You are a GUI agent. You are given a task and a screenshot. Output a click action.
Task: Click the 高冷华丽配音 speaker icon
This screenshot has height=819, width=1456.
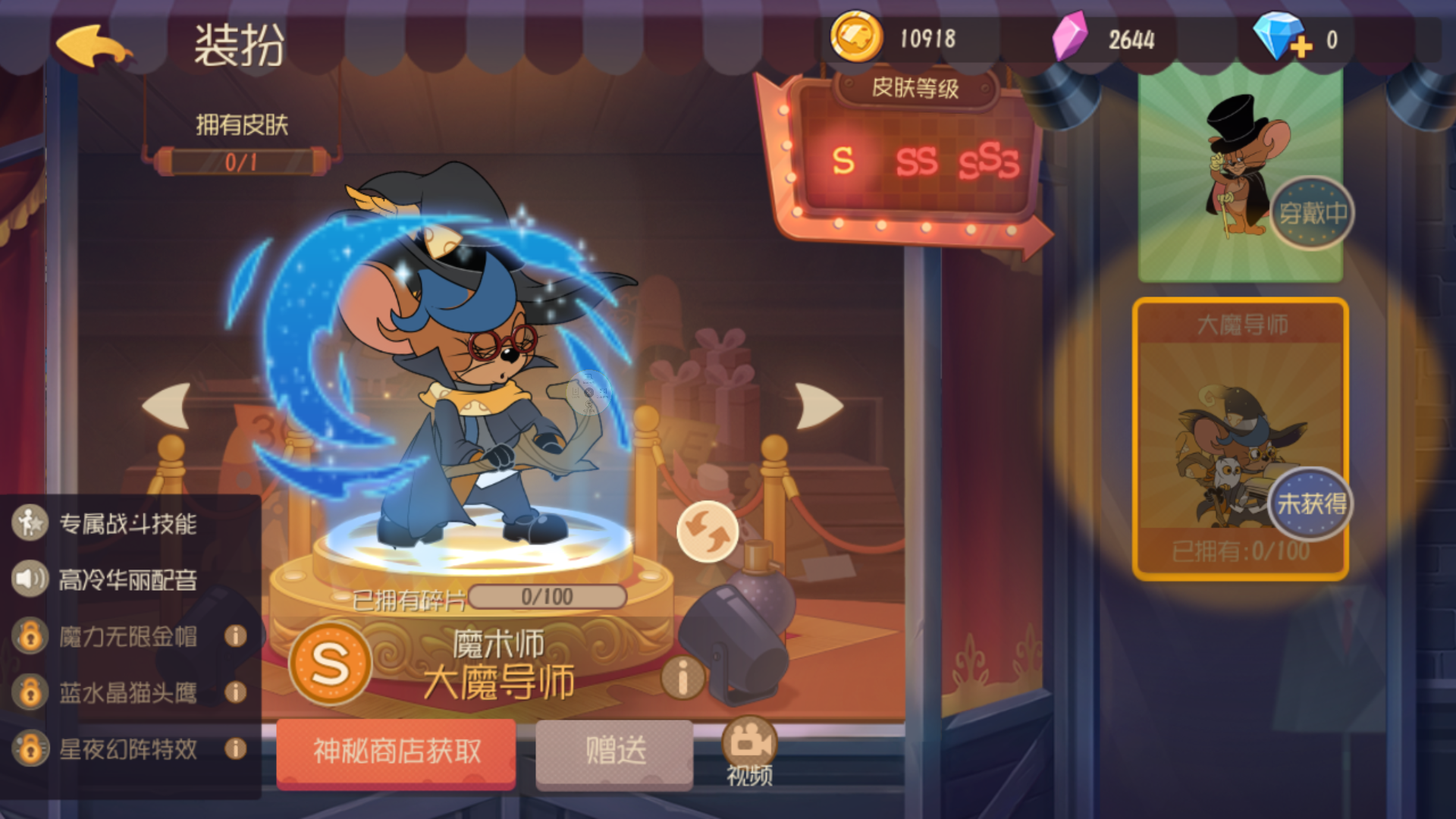pos(29,580)
